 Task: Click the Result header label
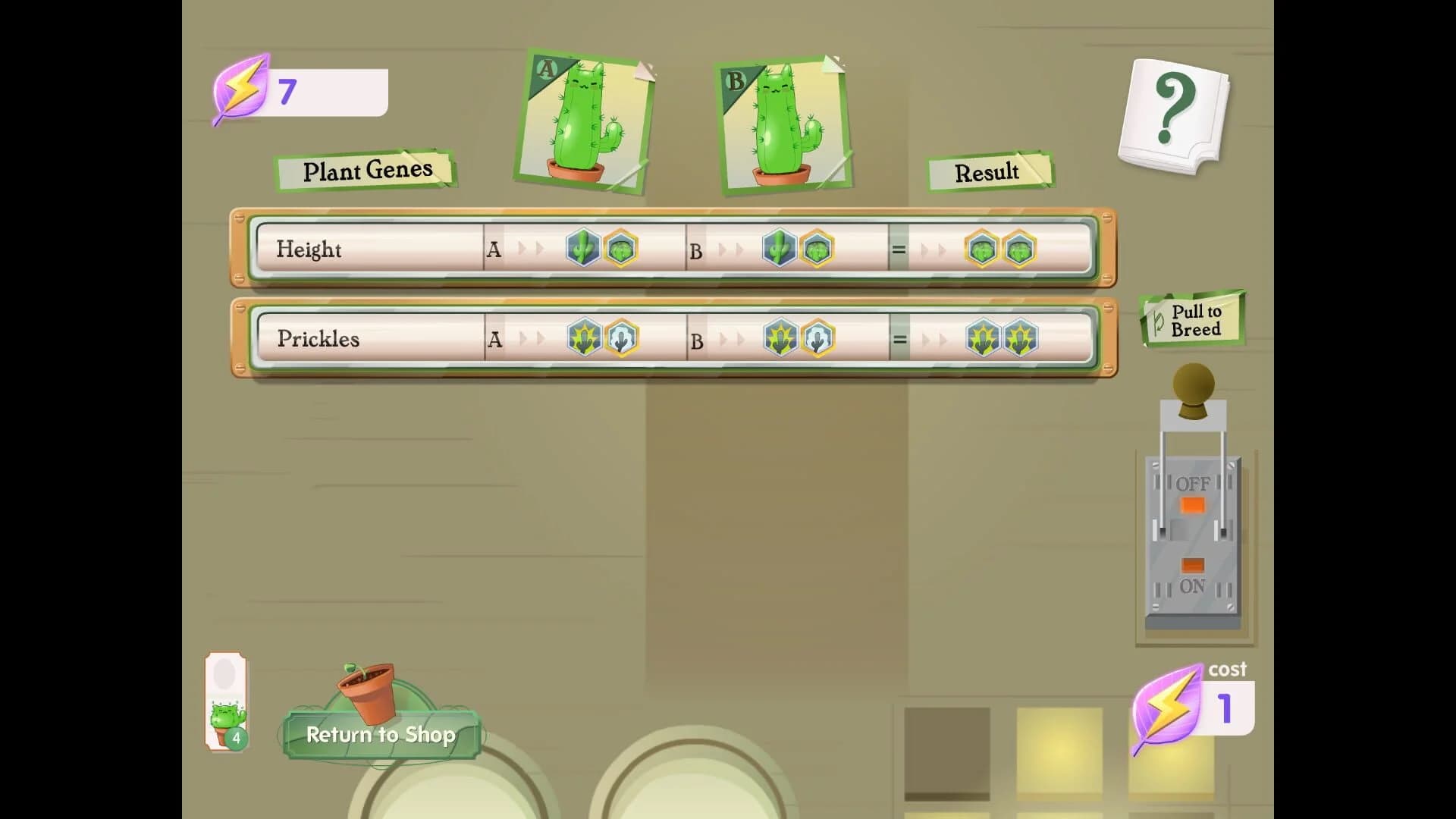(988, 173)
